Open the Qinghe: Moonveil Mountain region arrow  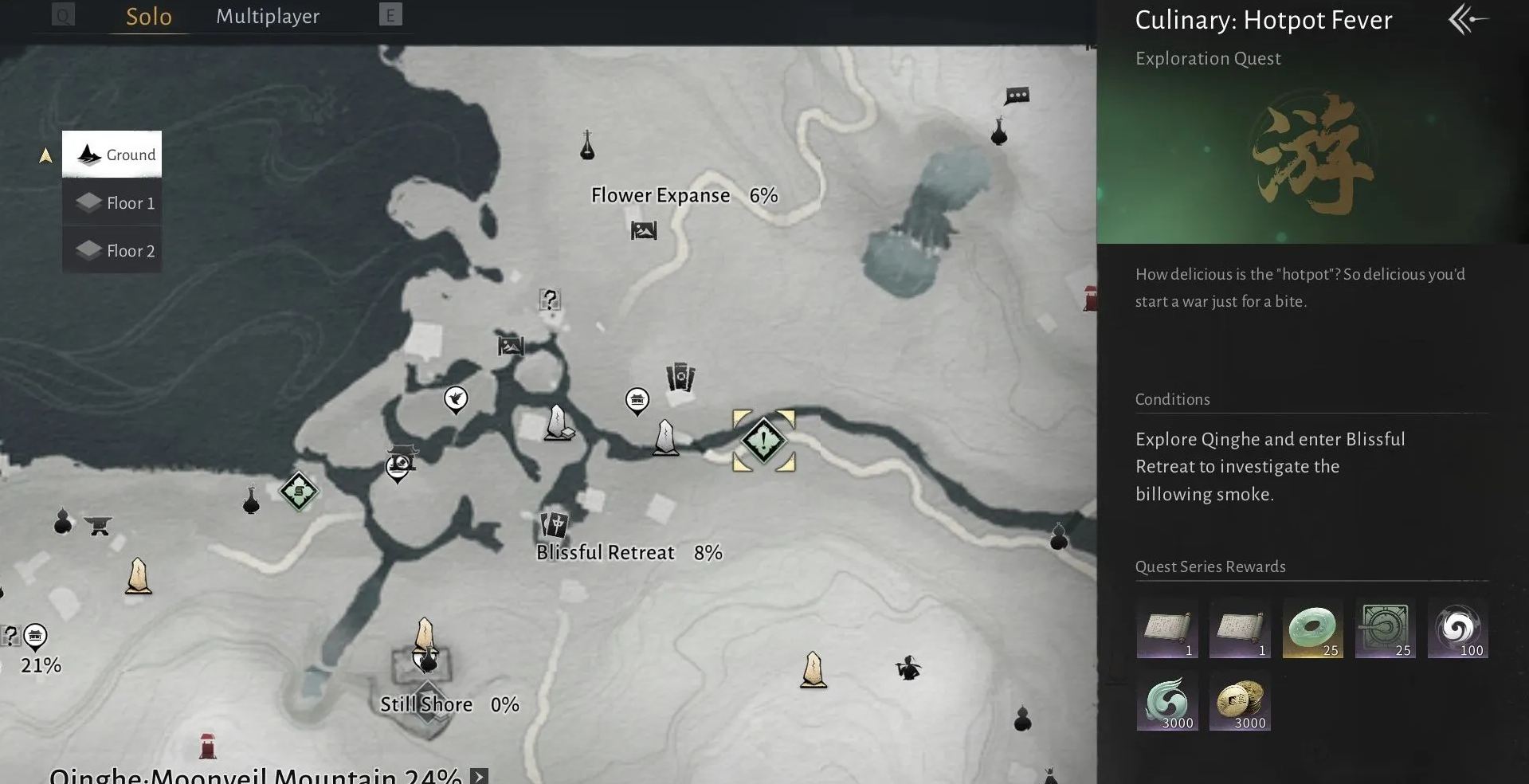(x=479, y=776)
